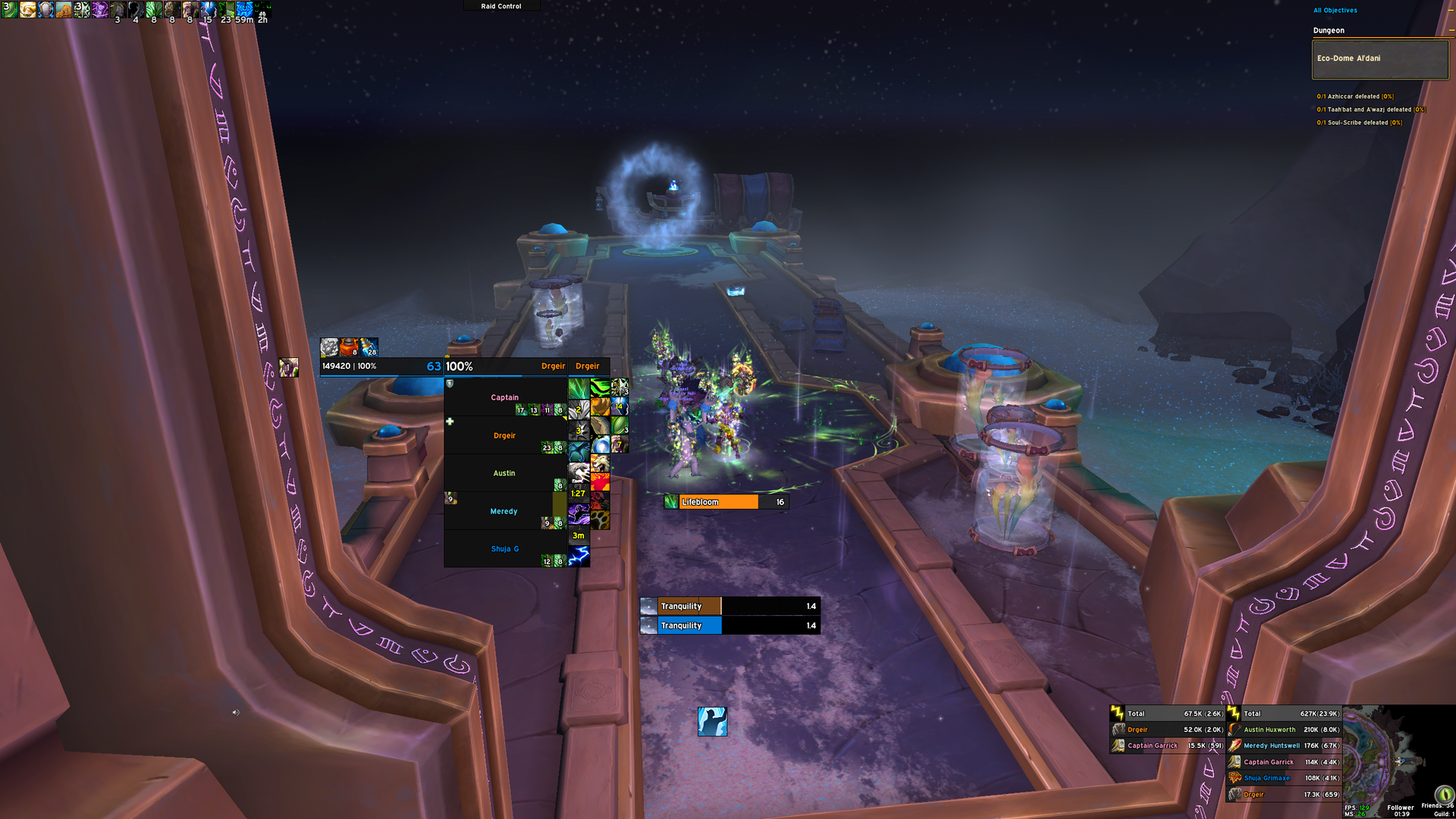Click Drgeir's healer party frame
Image resolution: width=1456 pixels, height=819 pixels.
(504, 435)
